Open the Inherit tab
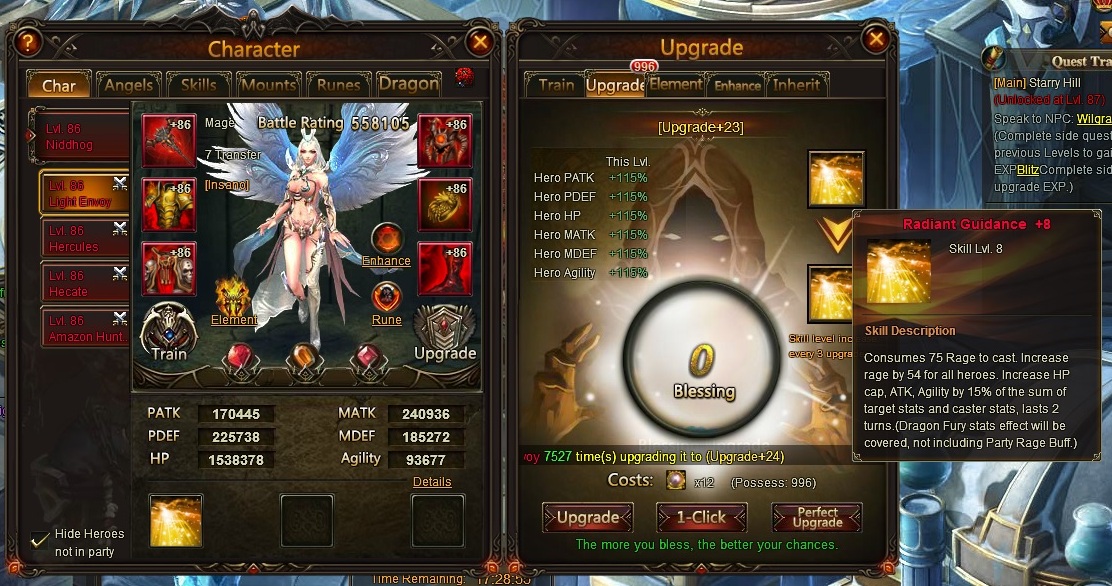The height and width of the screenshot is (586, 1112). click(796, 85)
